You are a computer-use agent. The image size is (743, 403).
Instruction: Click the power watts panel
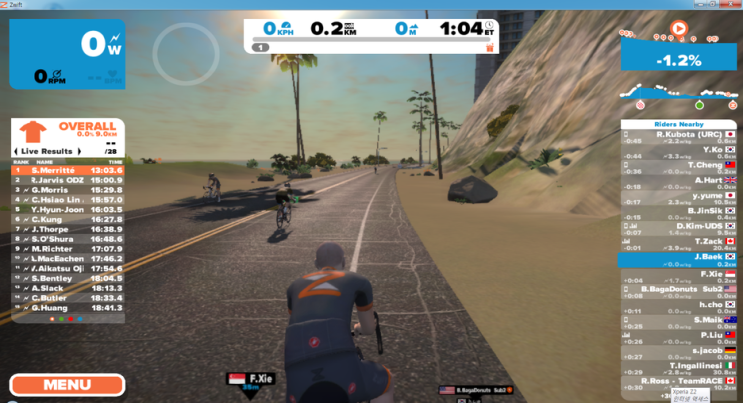point(68,54)
